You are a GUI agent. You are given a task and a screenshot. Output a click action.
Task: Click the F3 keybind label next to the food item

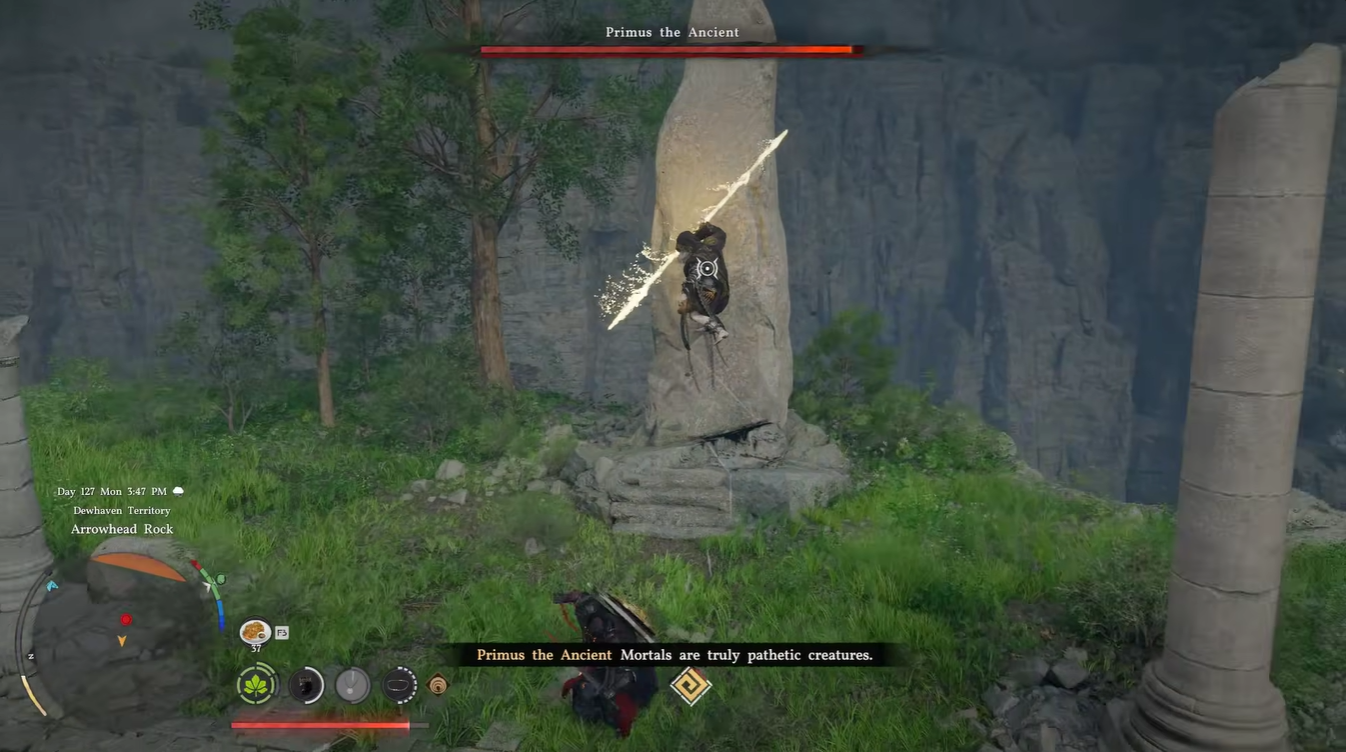(x=282, y=632)
